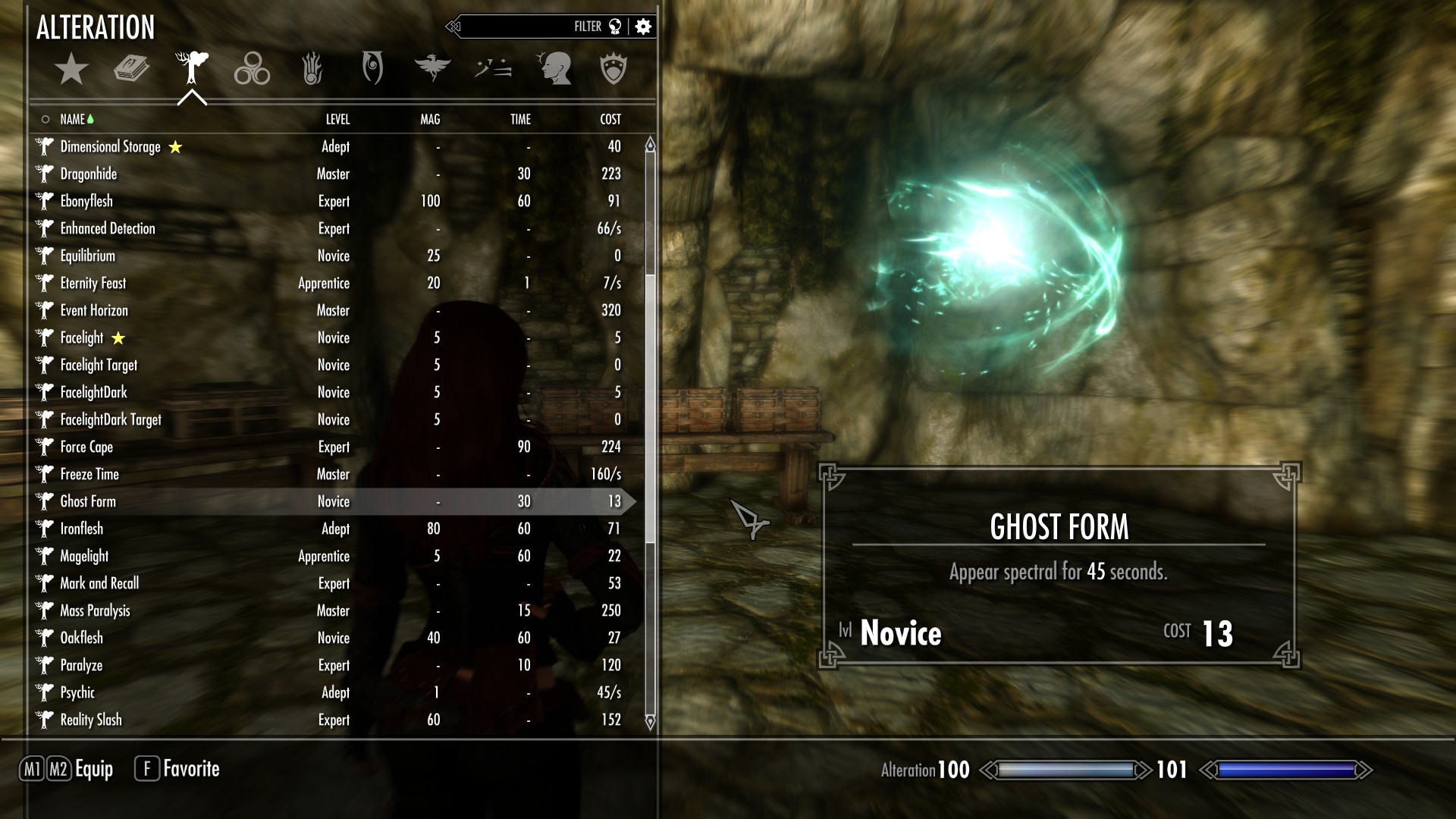The width and height of the screenshot is (1456, 819).
Task: Sort spells by the COST column
Action: coord(610,119)
